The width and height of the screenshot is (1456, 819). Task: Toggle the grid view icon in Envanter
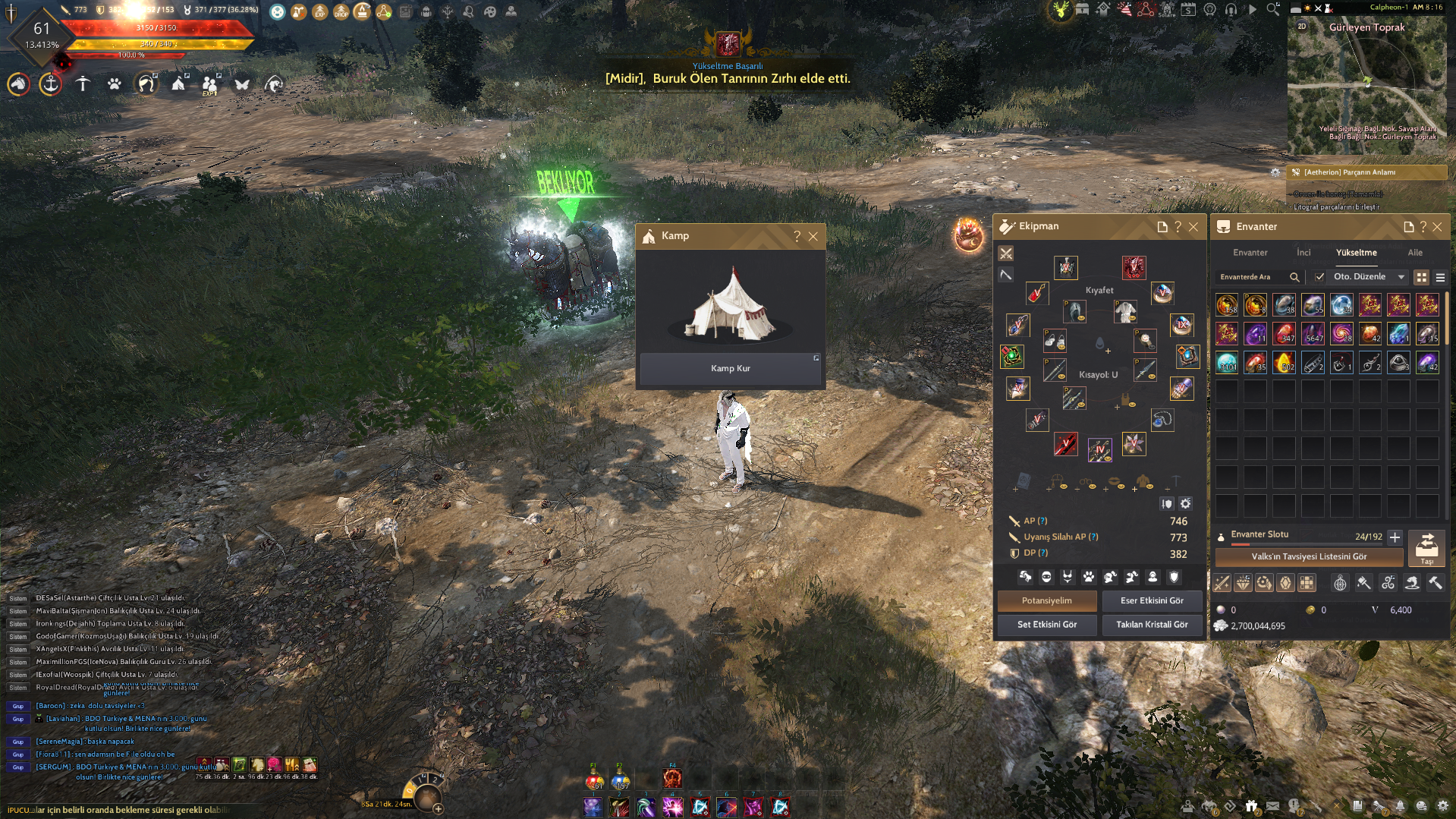pyautogui.click(x=1420, y=277)
